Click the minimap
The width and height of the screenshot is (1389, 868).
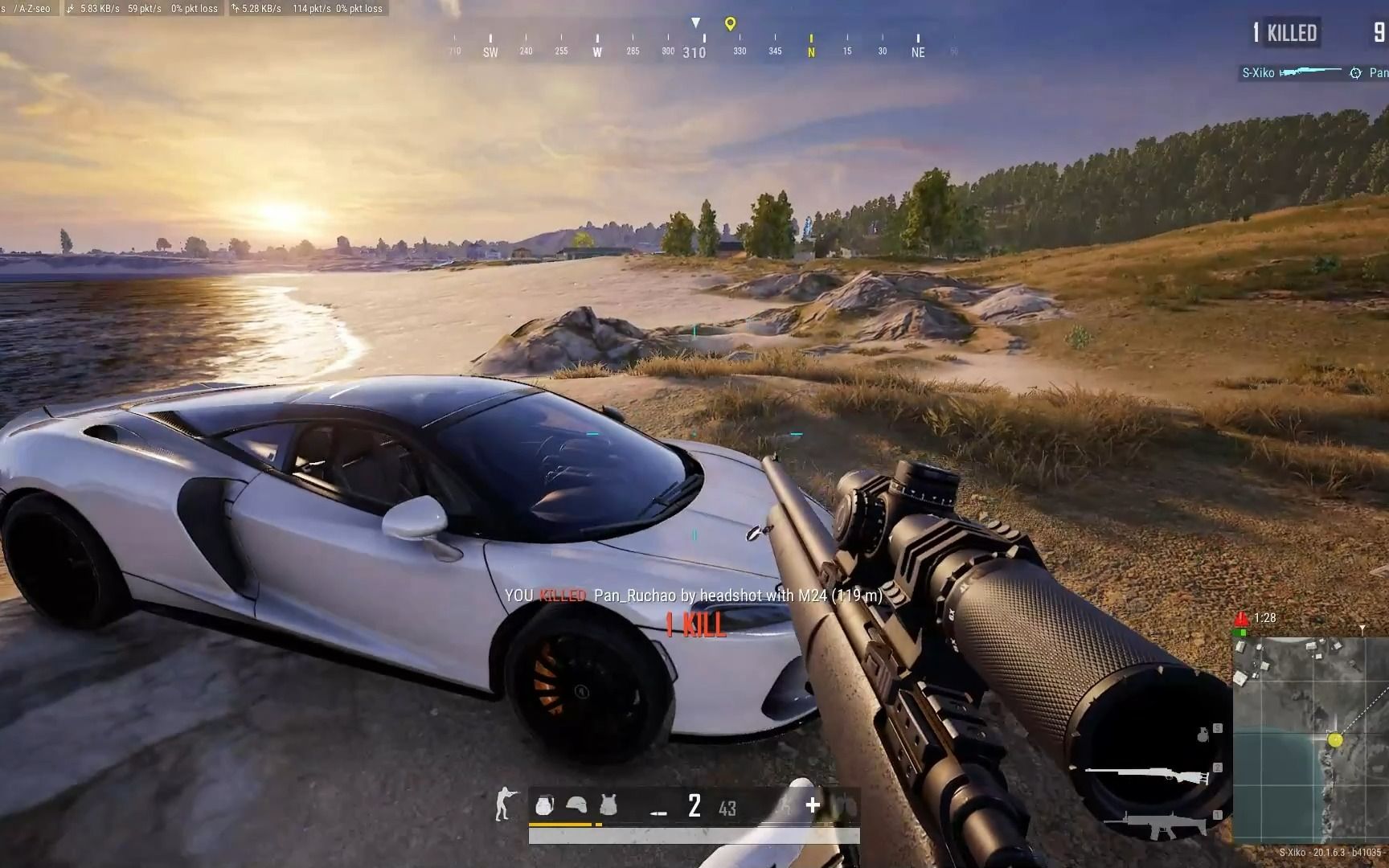1310,739
